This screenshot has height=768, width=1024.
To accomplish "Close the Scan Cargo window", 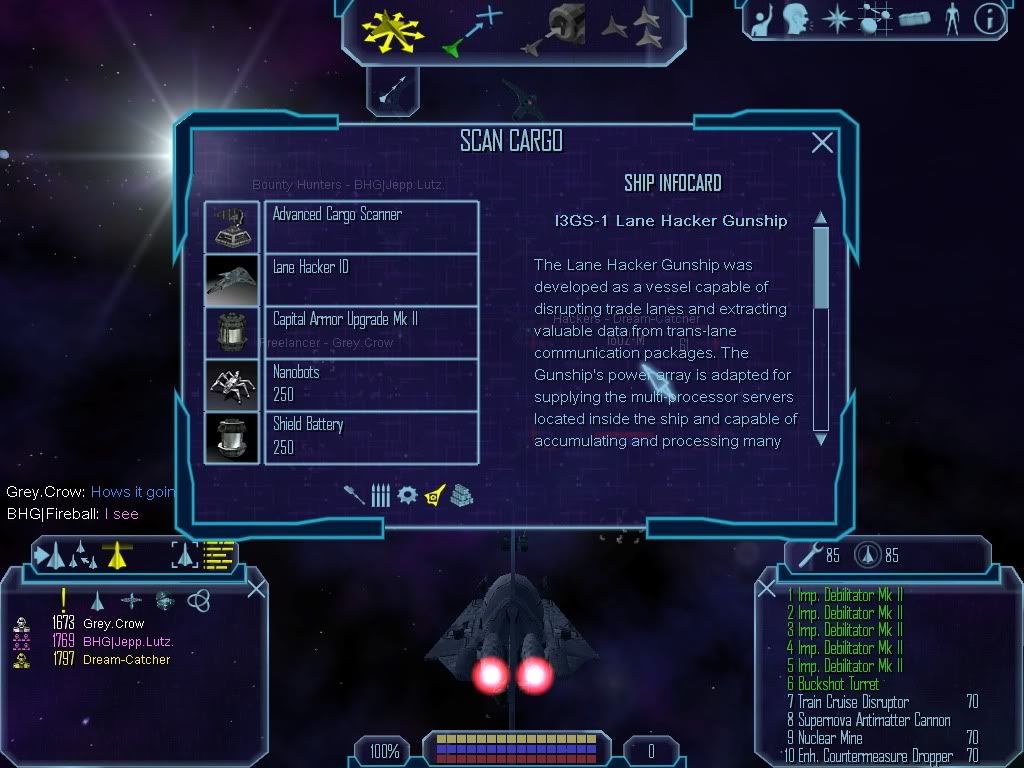I will (822, 143).
